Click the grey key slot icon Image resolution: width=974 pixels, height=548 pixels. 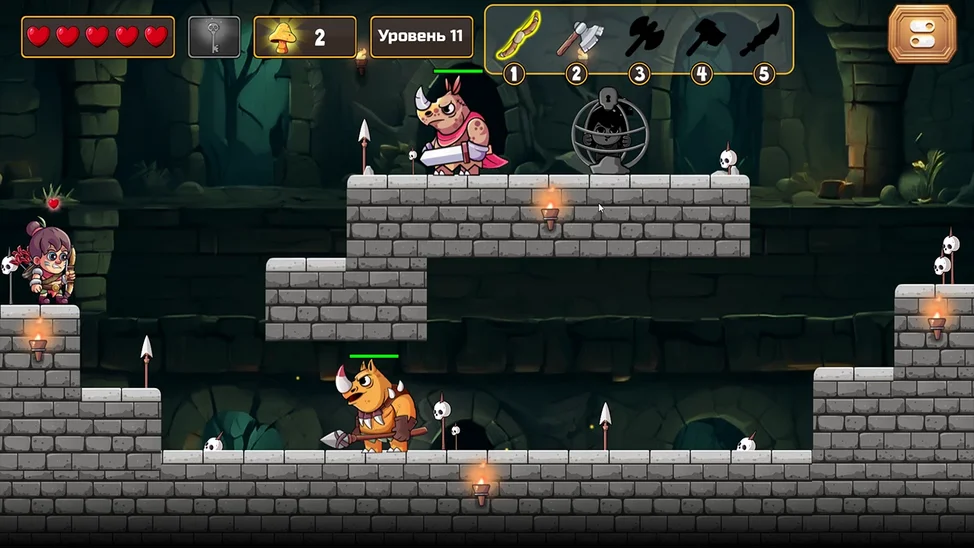click(x=214, y=37)
